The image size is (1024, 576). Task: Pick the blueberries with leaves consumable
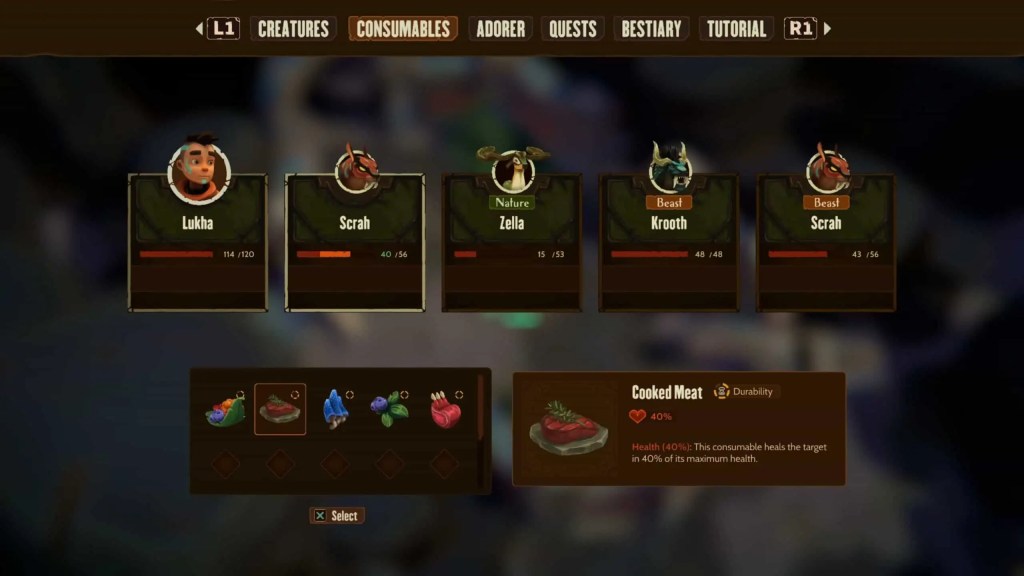[x=389, y=410]
